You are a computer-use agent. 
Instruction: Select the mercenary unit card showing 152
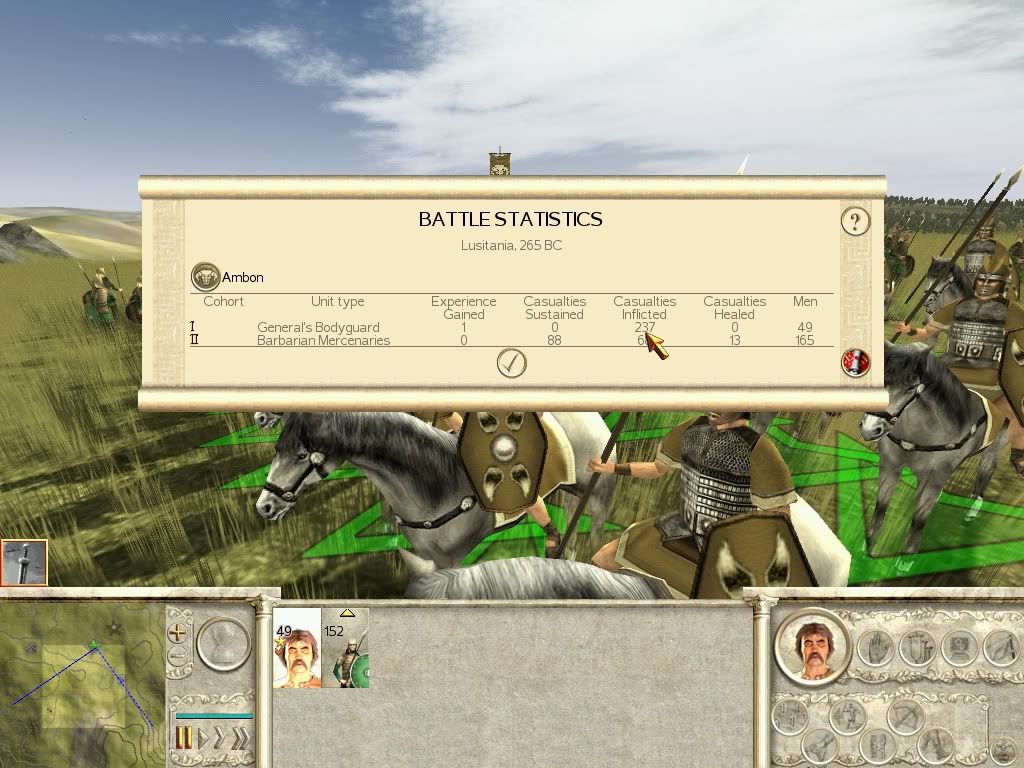click(x=345, y=648)
